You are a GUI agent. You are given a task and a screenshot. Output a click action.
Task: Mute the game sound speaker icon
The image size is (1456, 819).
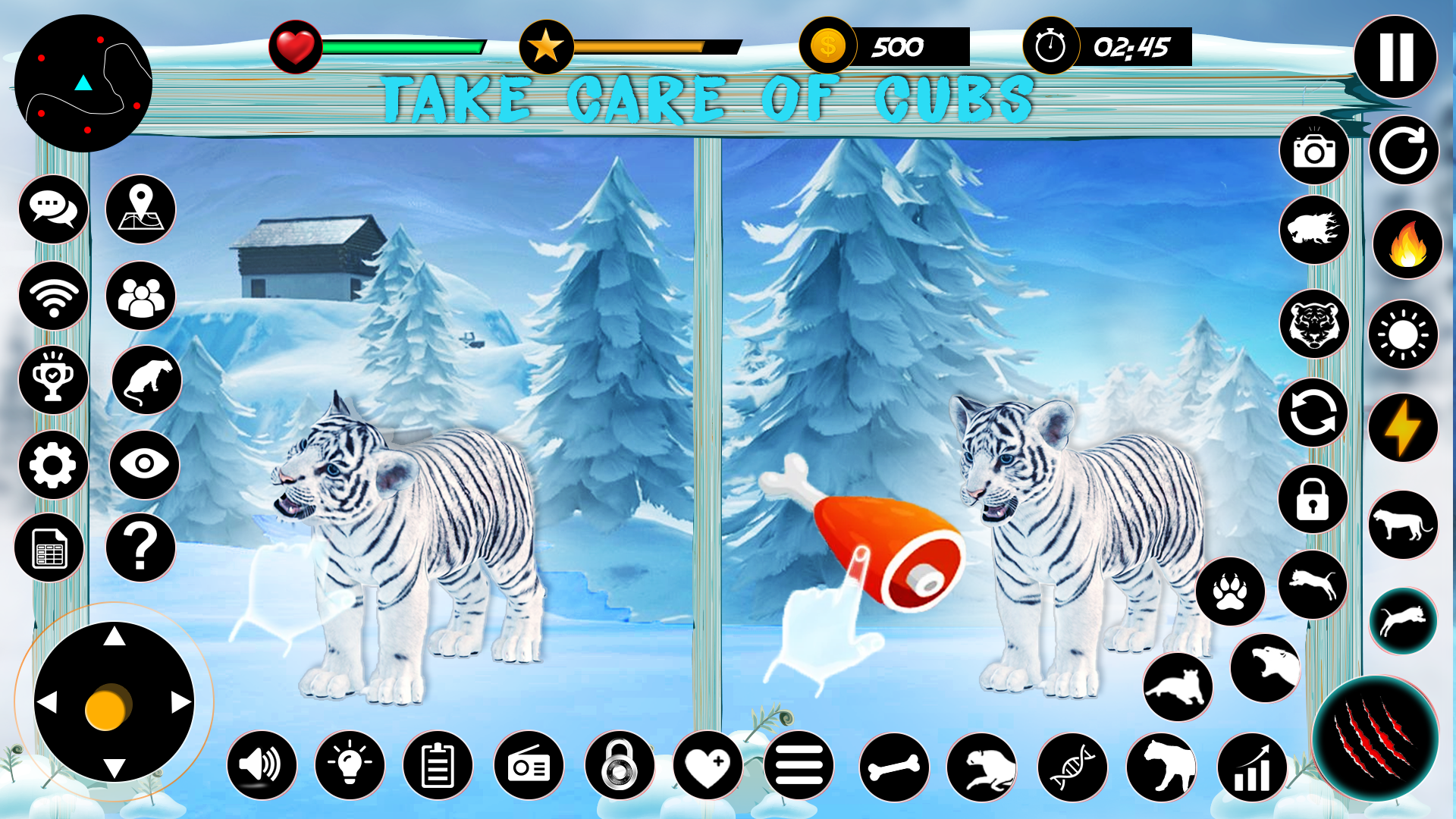tap(261, 766)
